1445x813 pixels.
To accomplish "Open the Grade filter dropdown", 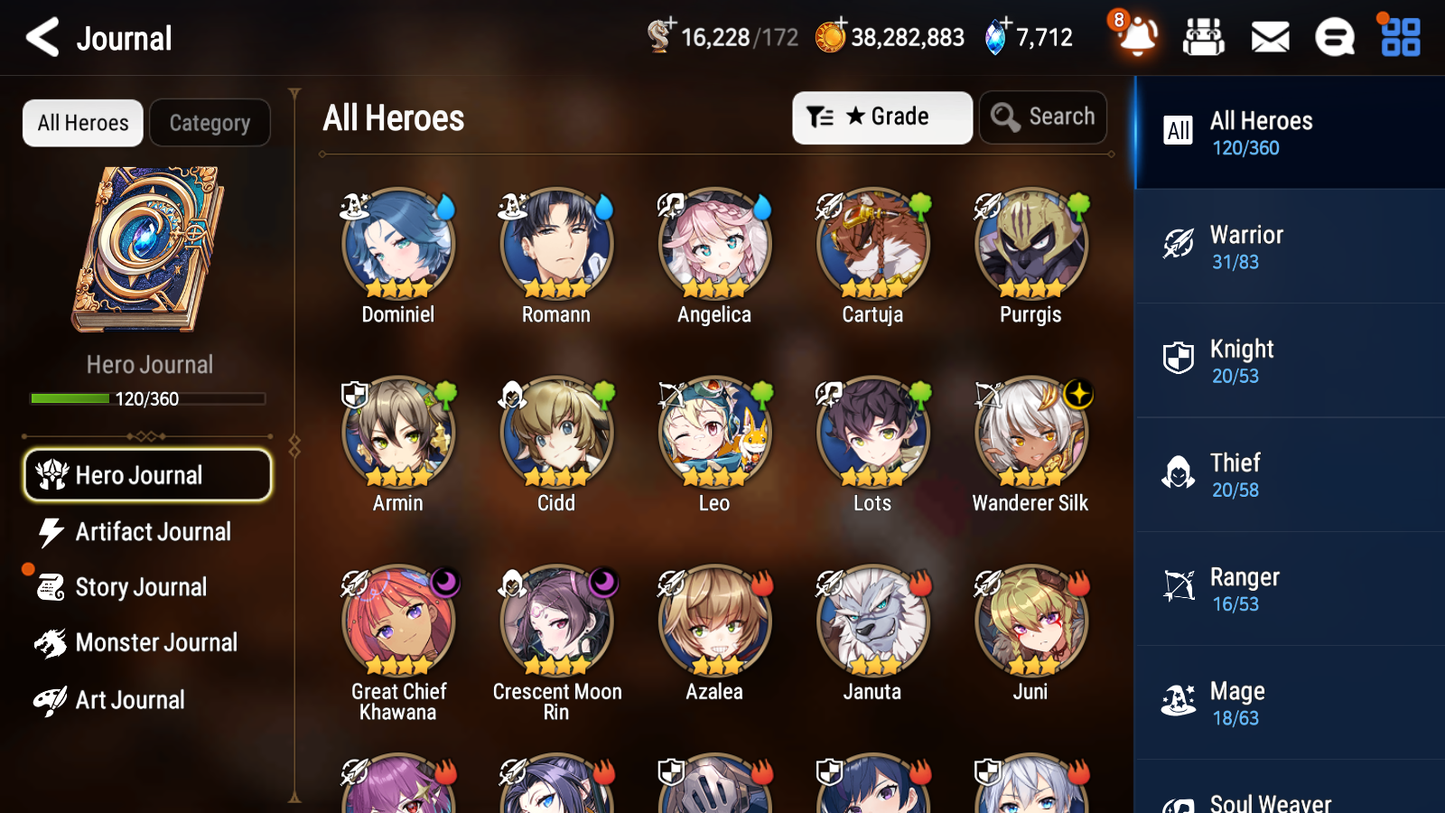I will [x=882, y=117].
